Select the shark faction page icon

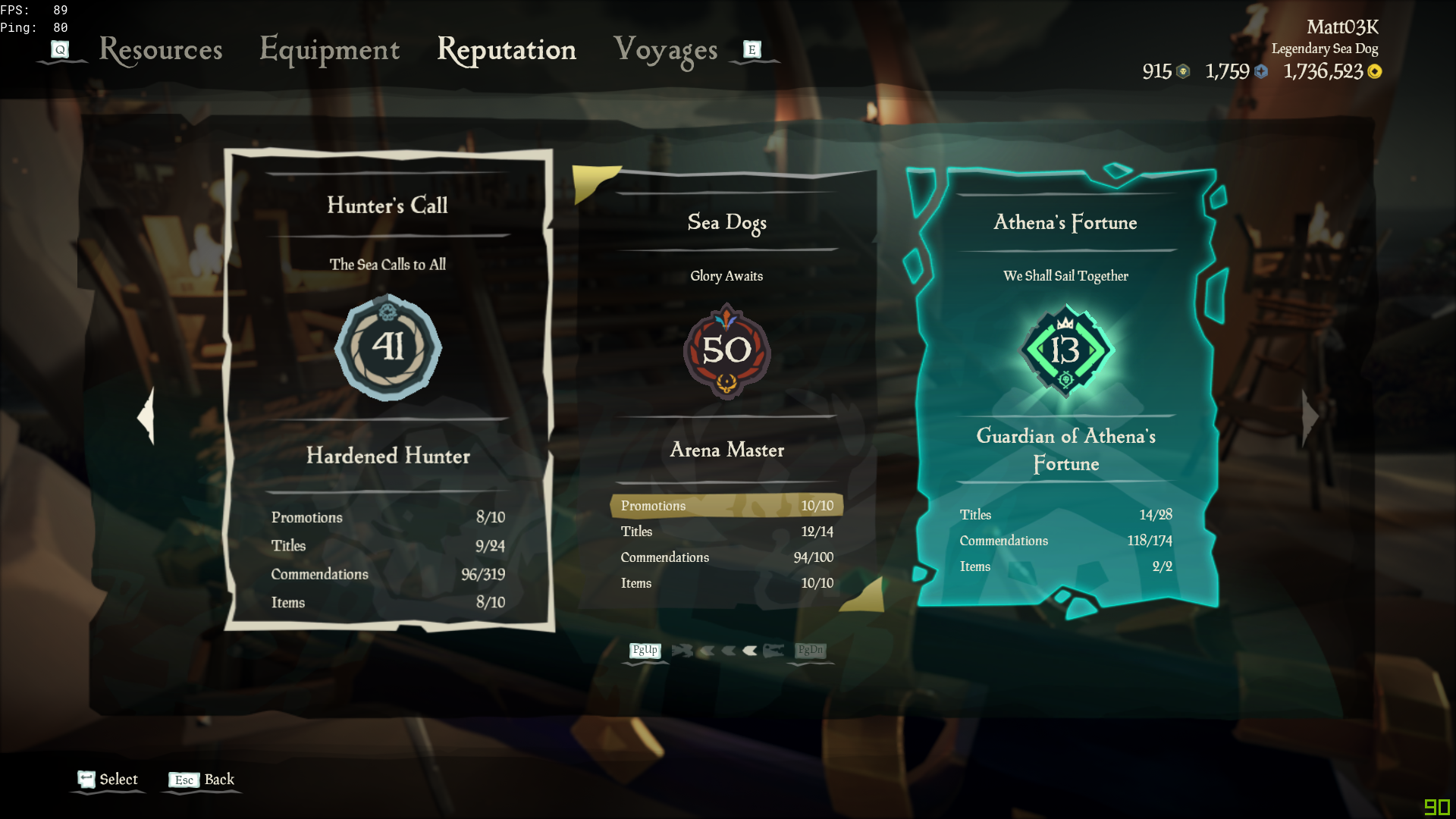(x=682, y=651)
